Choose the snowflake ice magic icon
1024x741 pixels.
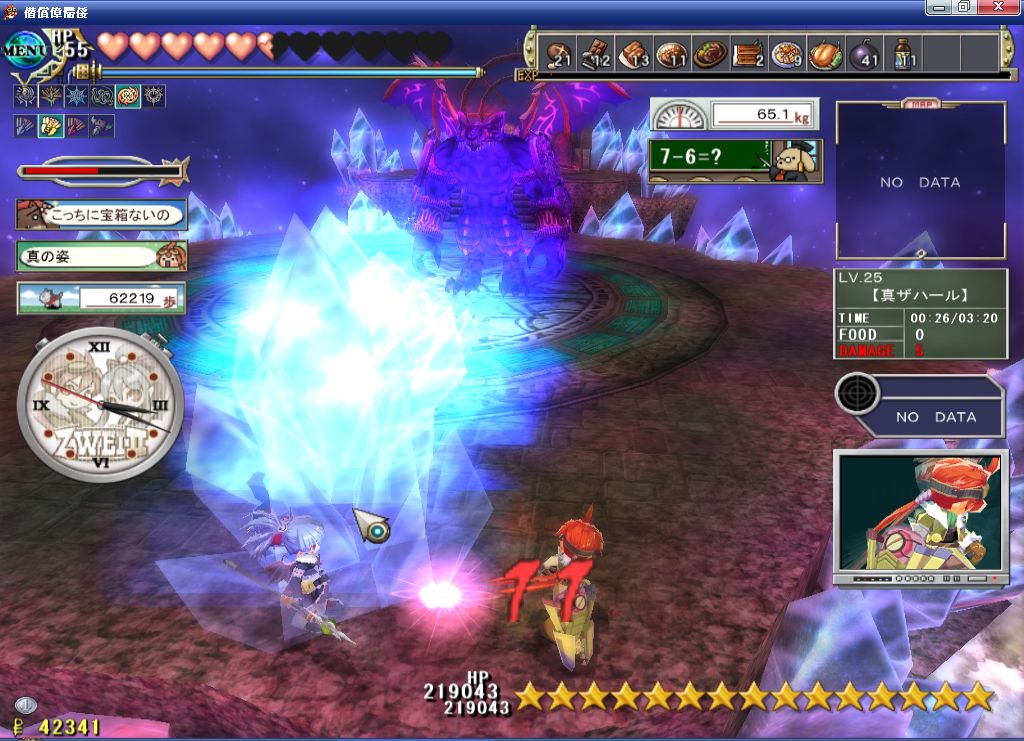75,97
